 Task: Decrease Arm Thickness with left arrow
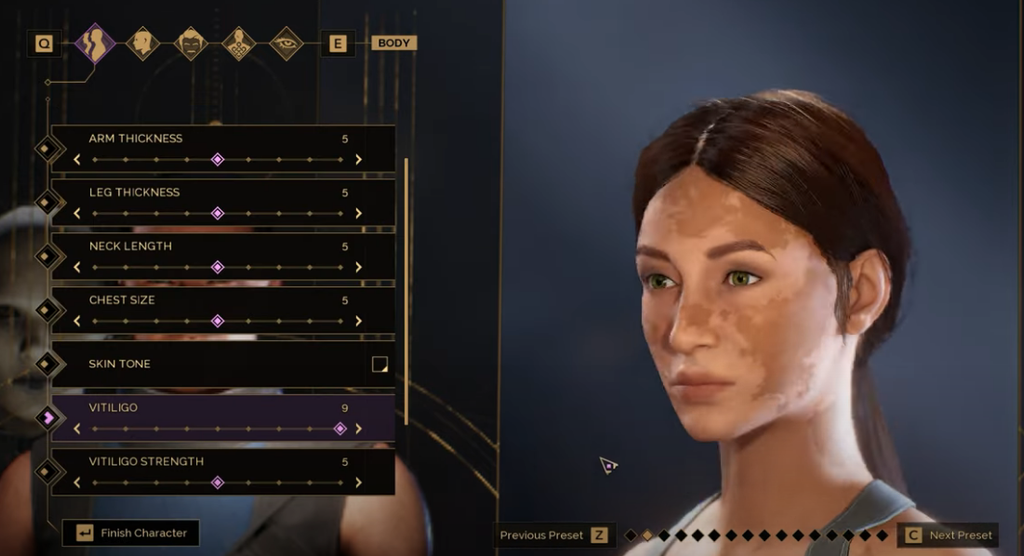tap(77, 159)
